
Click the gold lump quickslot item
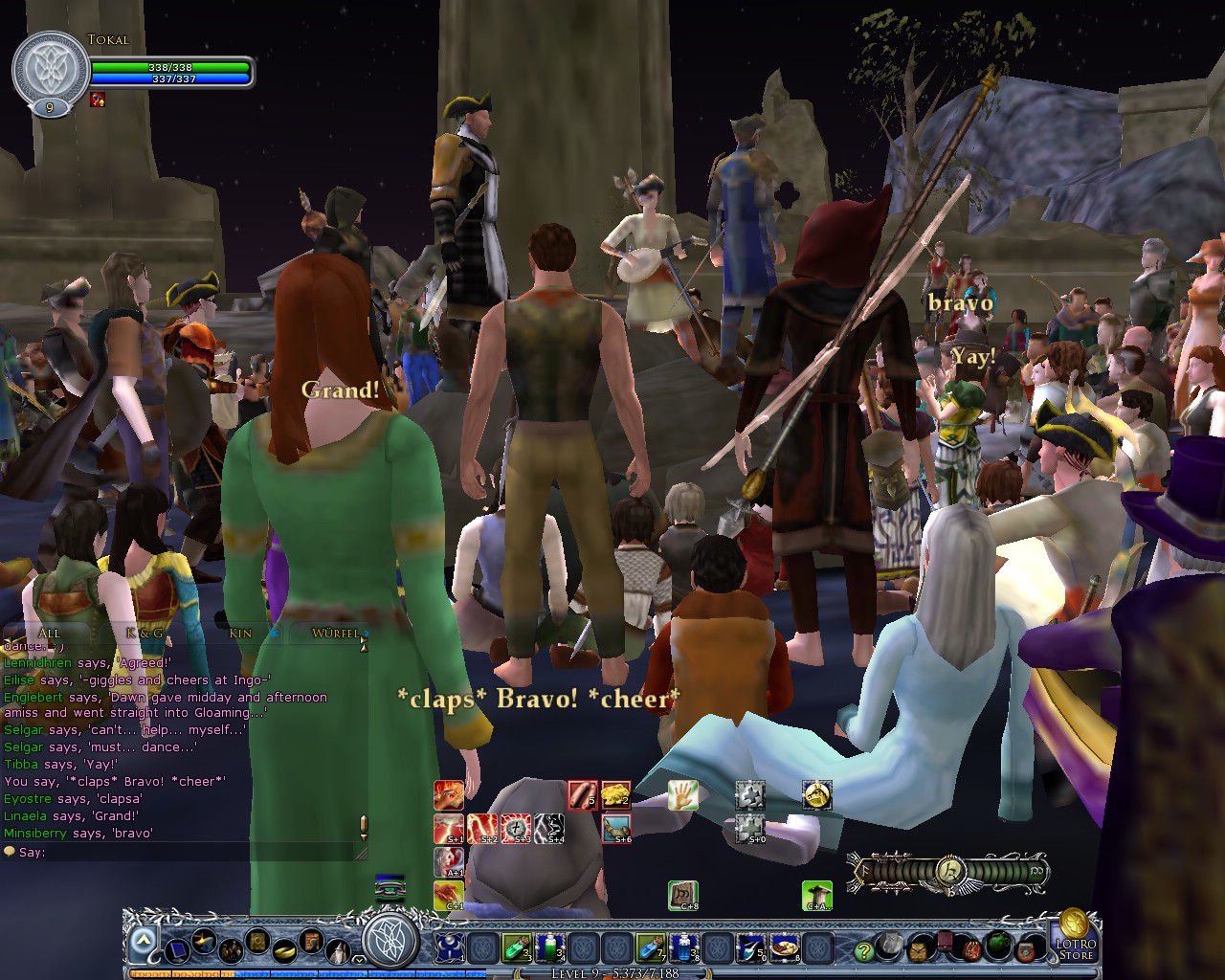point(615,794)
